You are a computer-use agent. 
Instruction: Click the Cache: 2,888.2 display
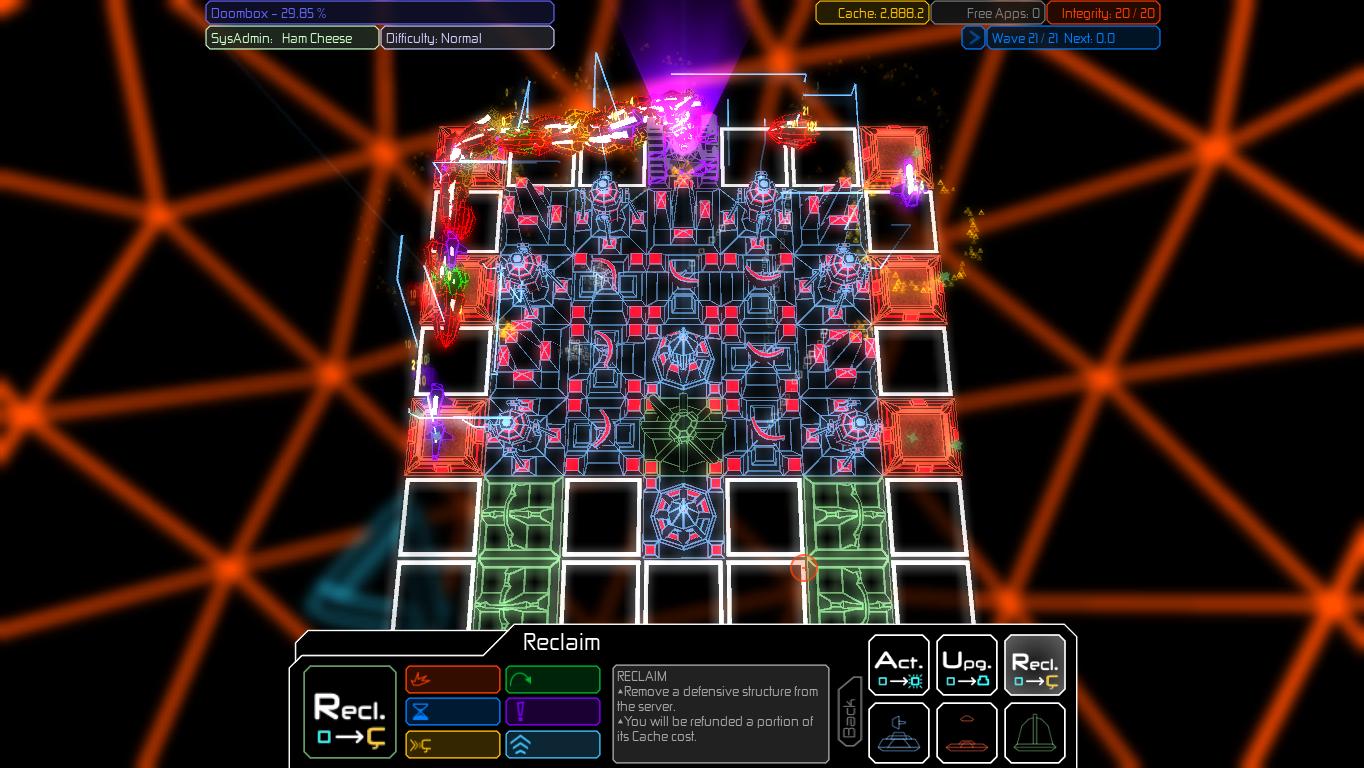tap(871, 13)
